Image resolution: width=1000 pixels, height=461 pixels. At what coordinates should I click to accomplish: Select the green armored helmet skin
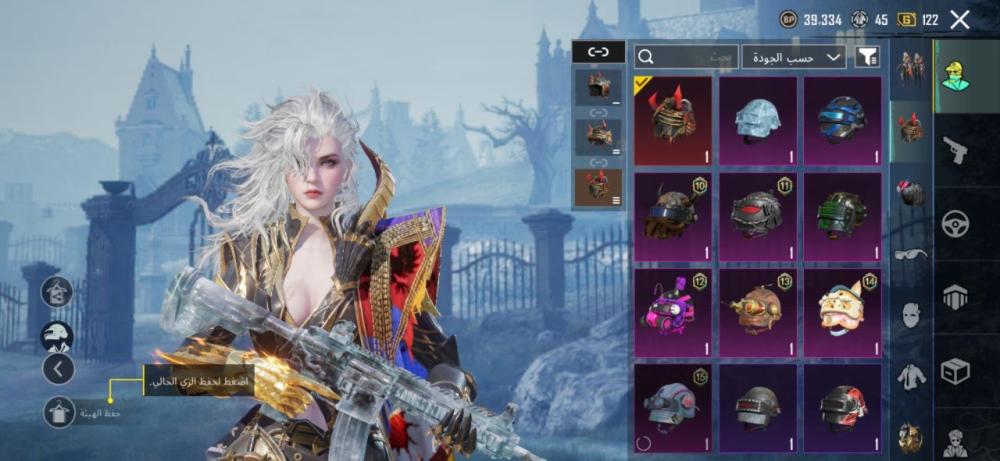pyautogui.click(x=842, y=216)
